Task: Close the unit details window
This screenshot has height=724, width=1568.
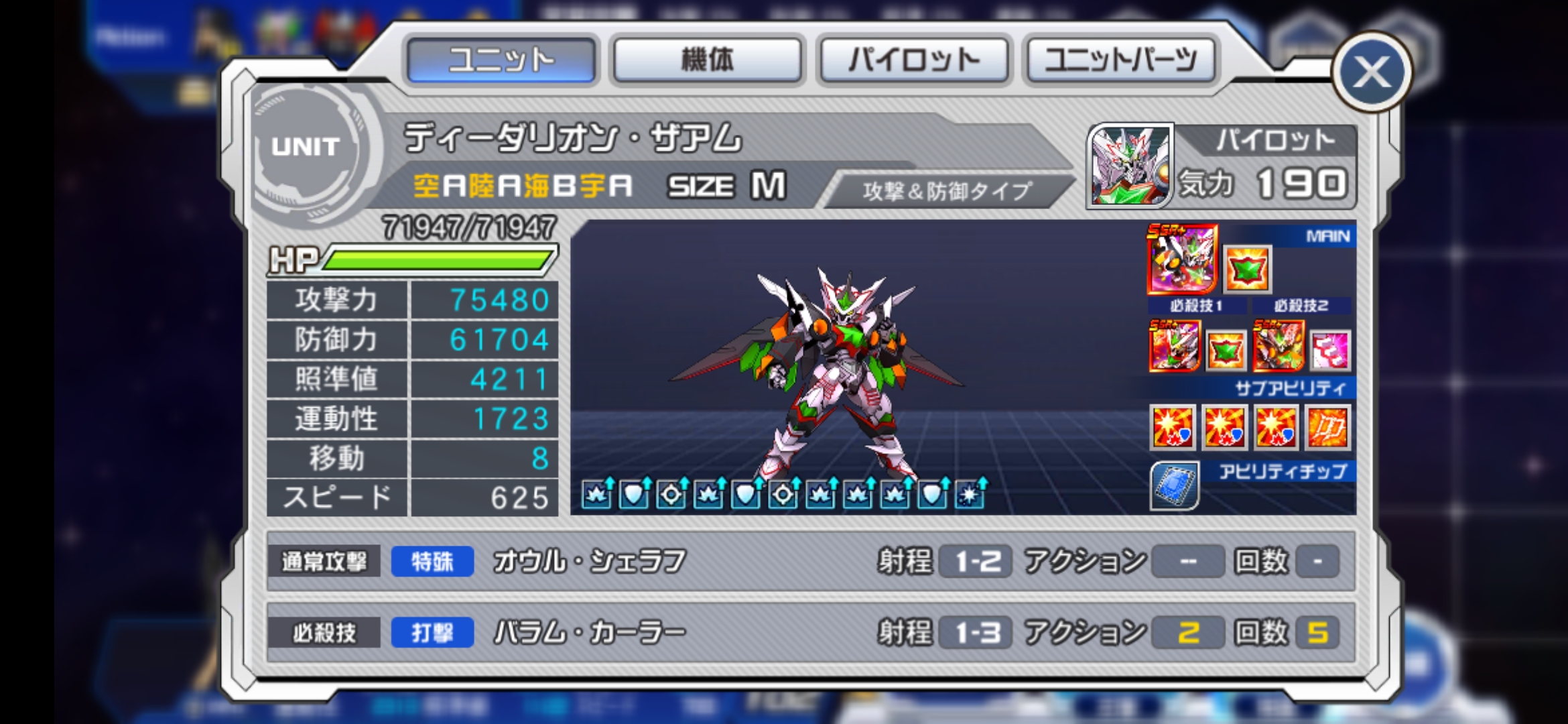Action: point(1371,72)
